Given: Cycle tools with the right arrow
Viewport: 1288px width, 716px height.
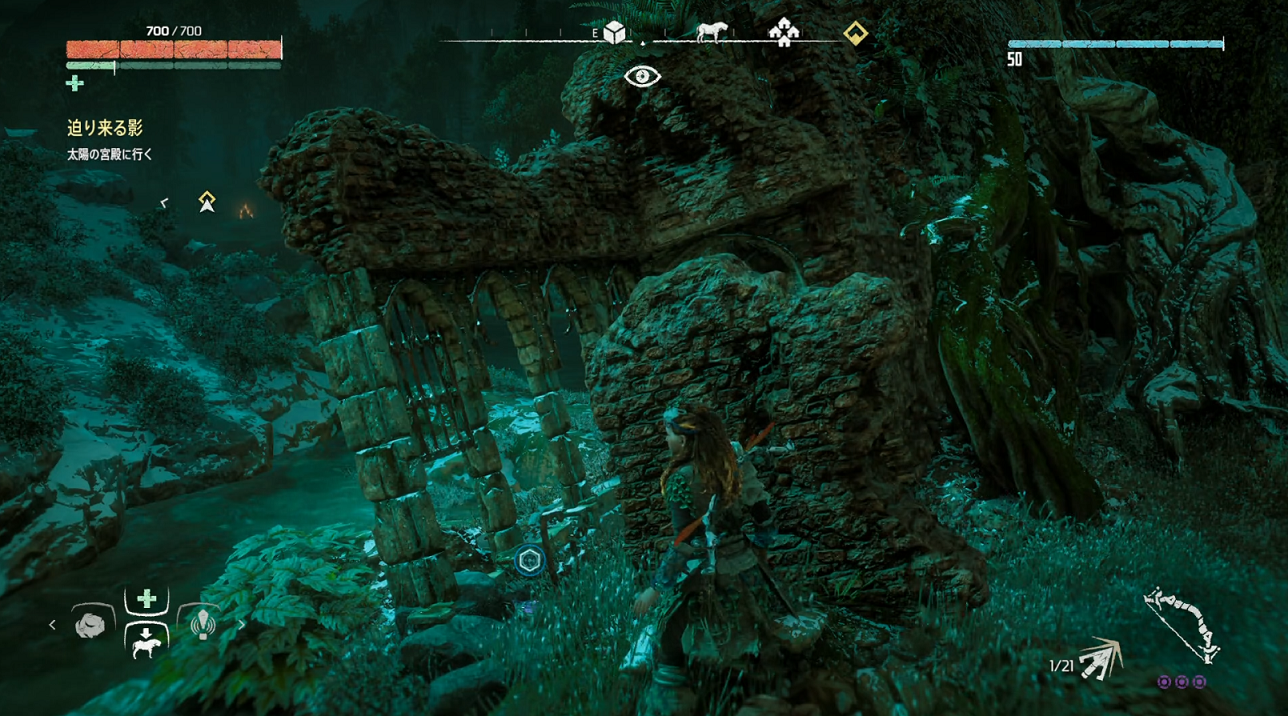Looking at the screenshot, I should pyautogui.click(x=241, y=625).
